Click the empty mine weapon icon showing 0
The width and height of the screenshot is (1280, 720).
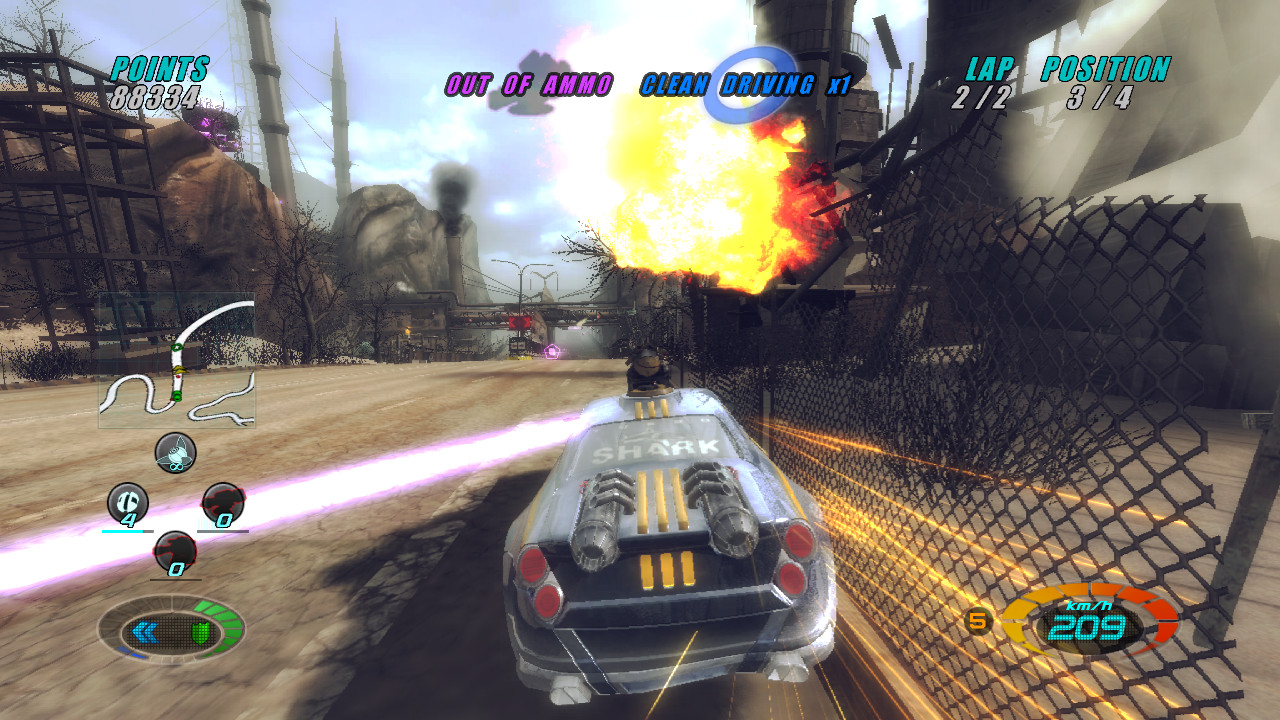coord(222,500)
